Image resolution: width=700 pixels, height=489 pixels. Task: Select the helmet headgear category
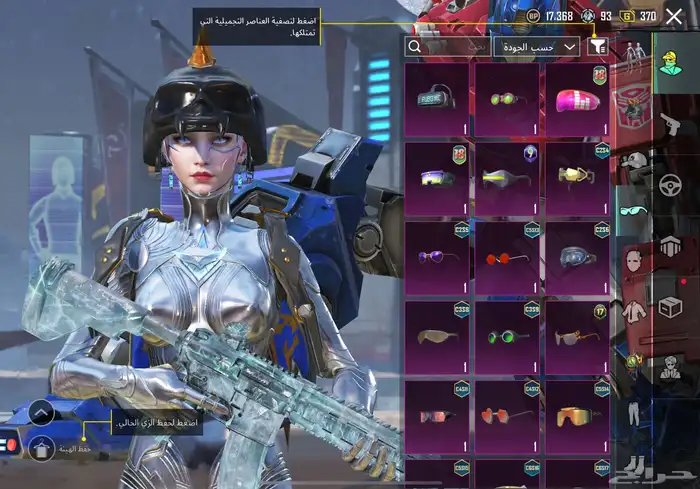(x=632, y=160)
